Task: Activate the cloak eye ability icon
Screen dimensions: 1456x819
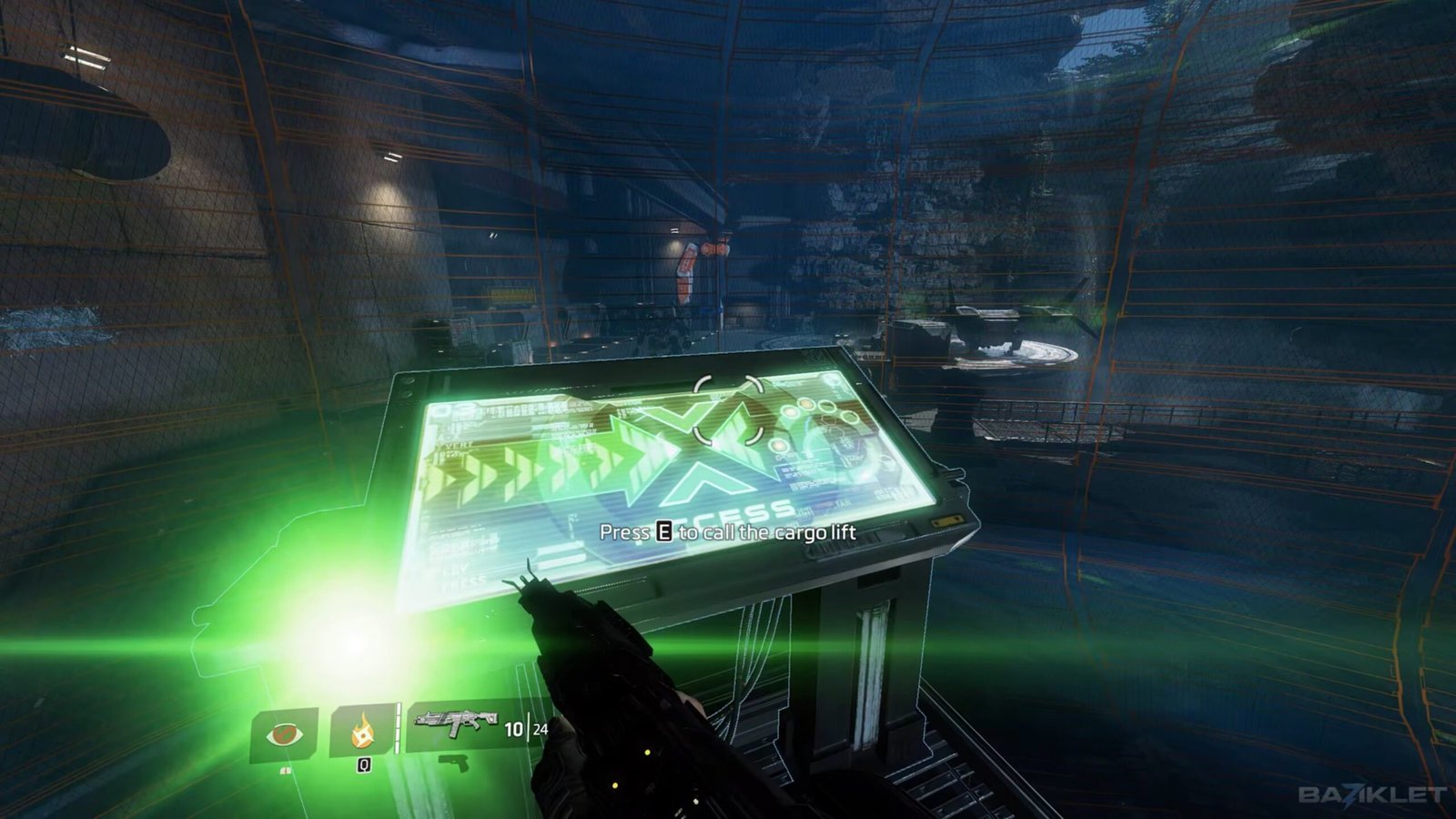Action: click(x=284, y=733)
